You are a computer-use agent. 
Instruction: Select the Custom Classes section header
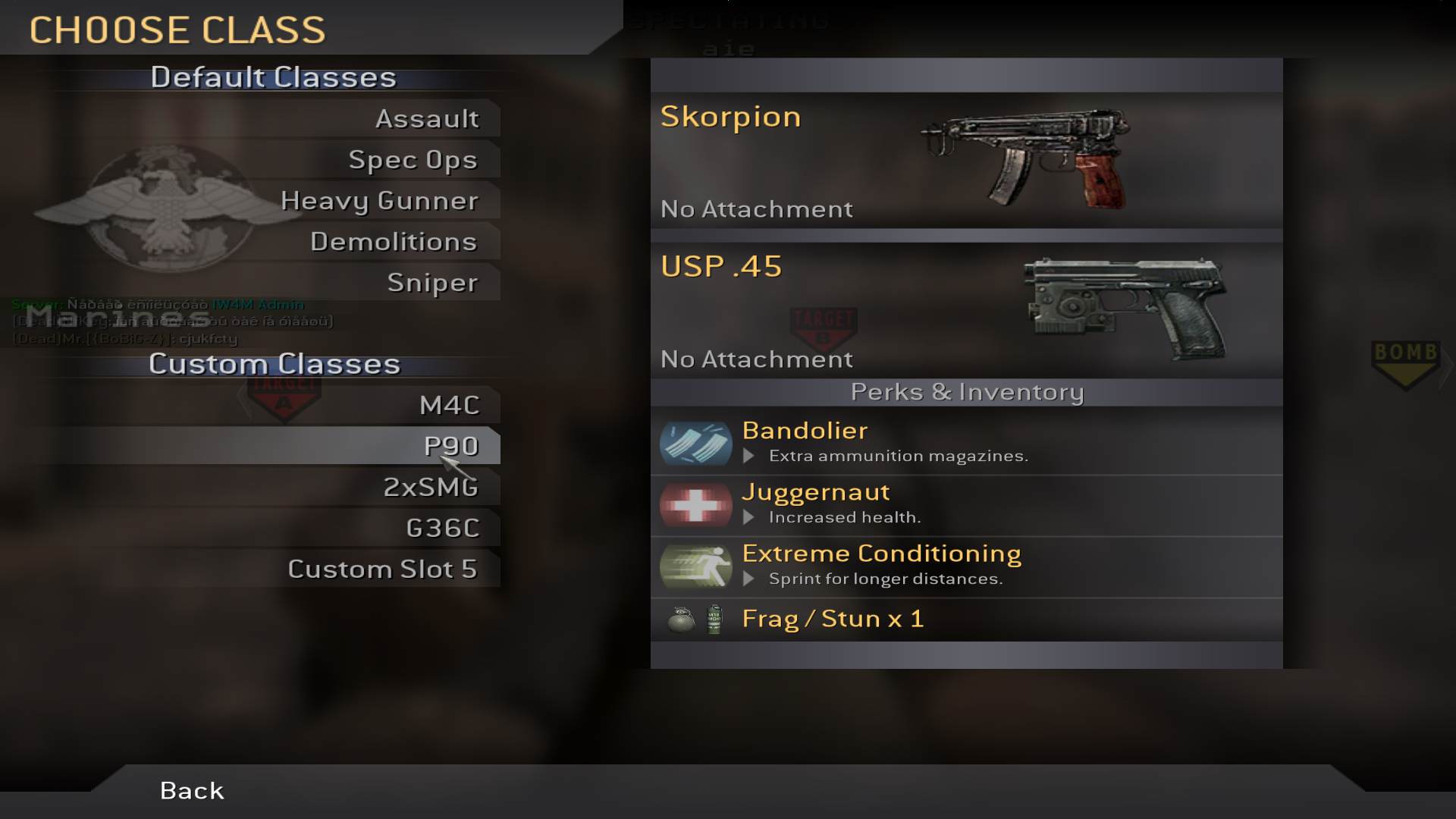tap(274, 363)
